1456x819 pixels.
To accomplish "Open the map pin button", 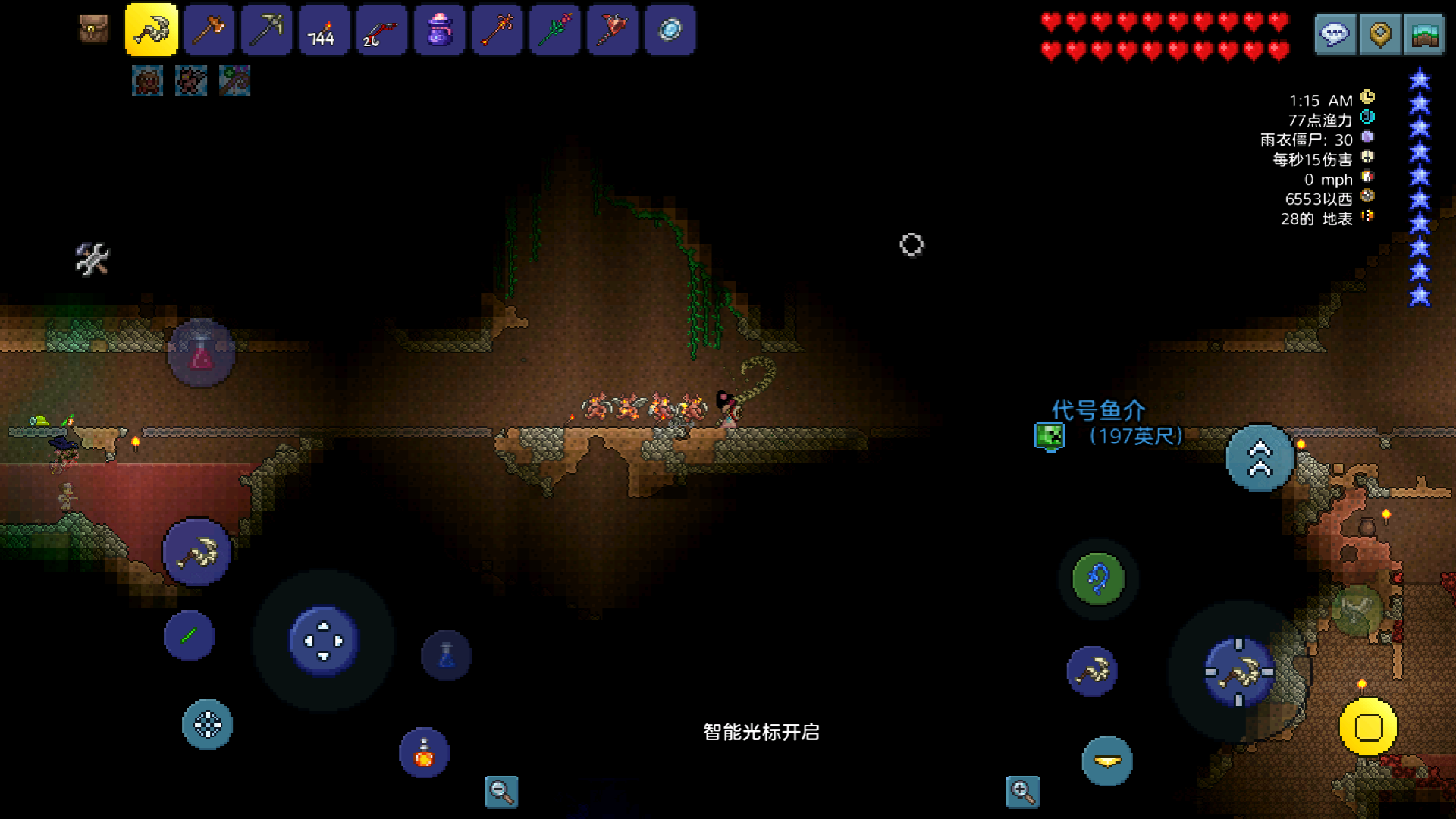I will click(1380, 34).
